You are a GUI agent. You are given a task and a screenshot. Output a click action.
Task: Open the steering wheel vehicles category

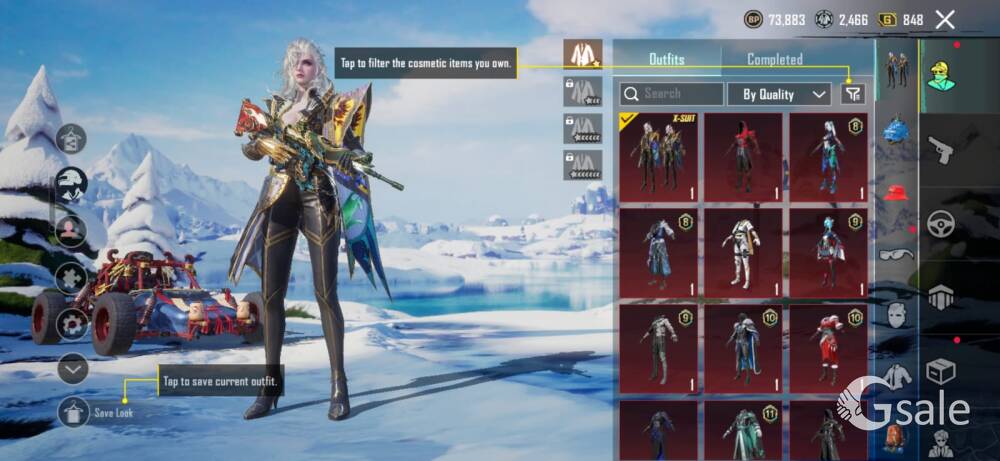[940, 224]
